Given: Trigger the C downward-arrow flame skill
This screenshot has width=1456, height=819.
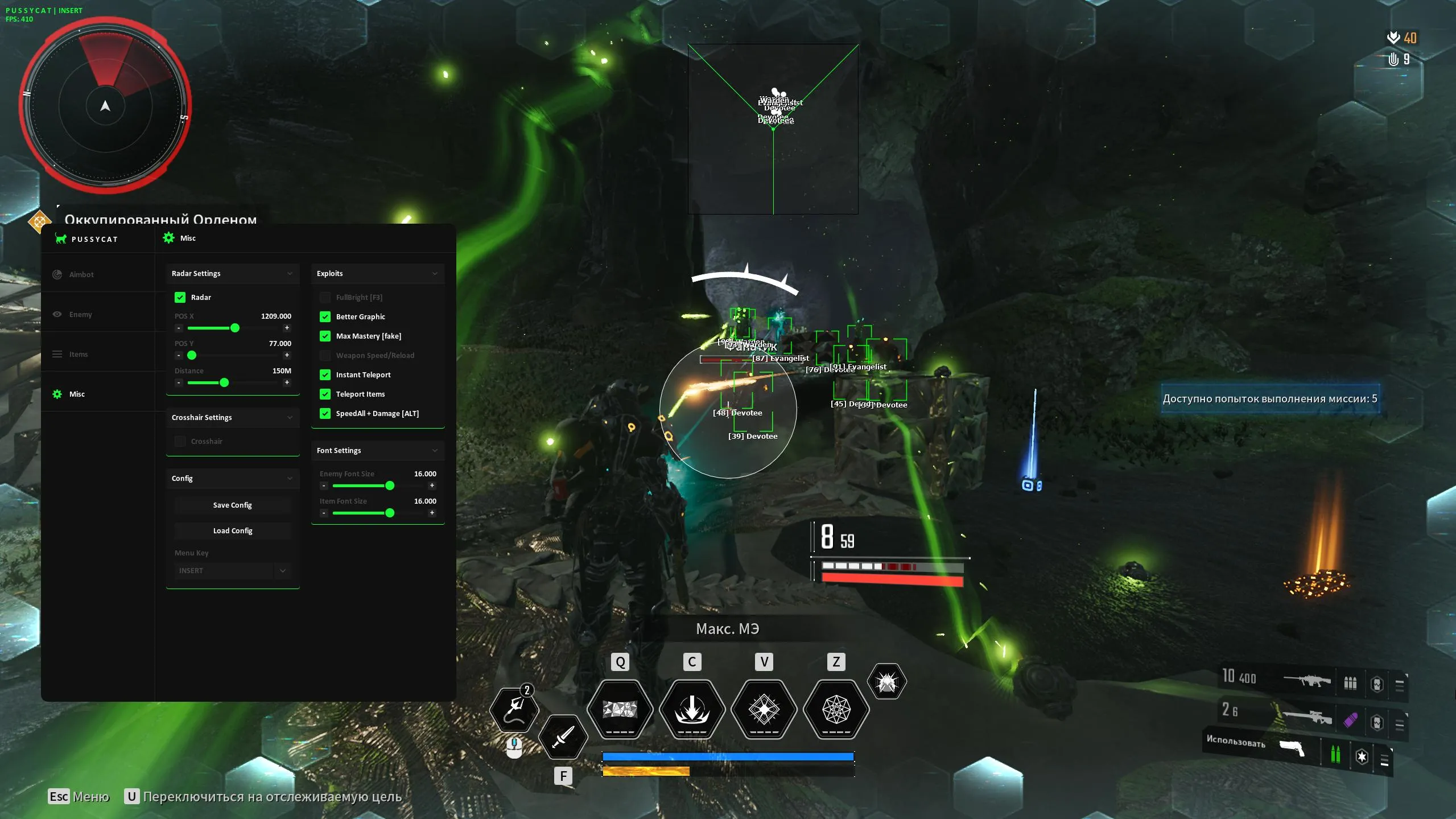Looking at the screenshot, I should tap(692, 709).
